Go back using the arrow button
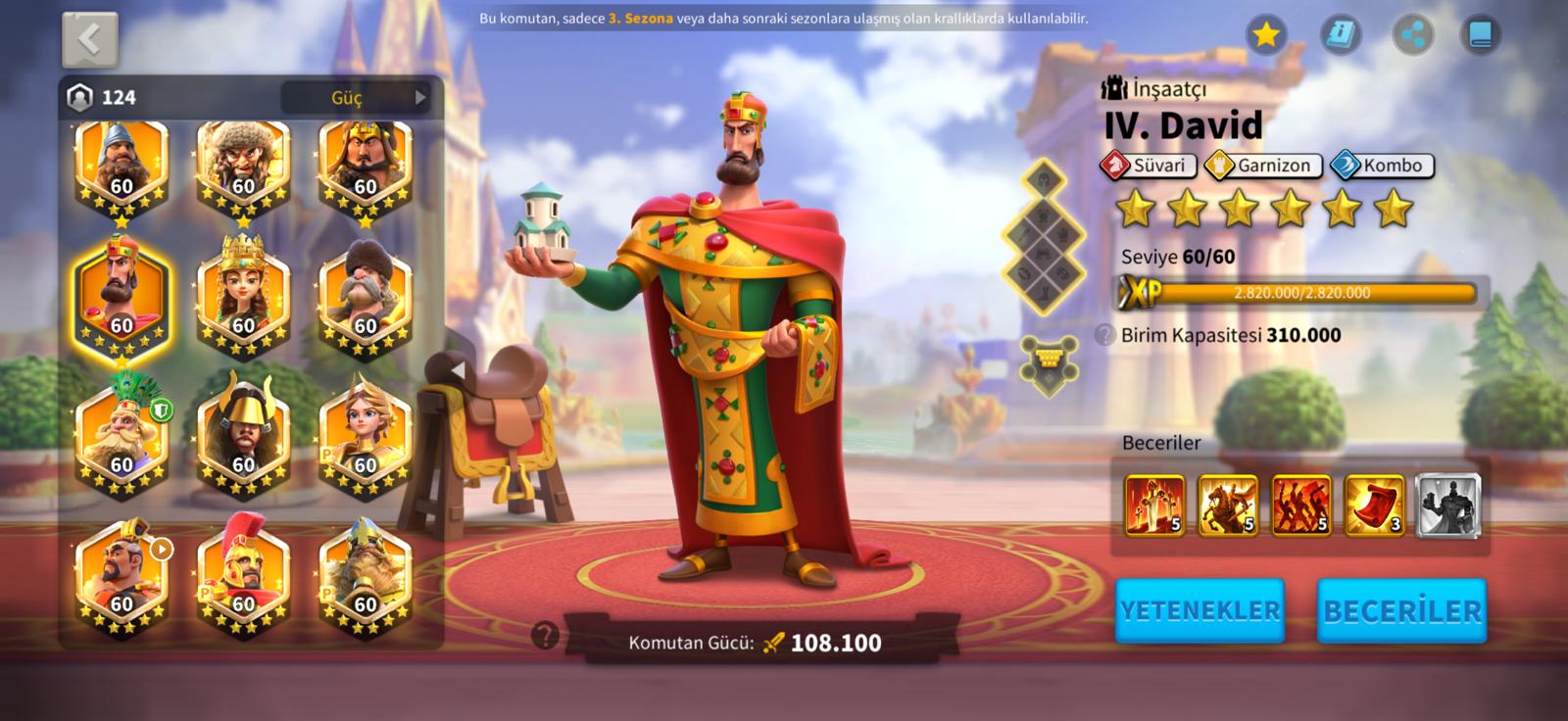1568x721 pixels. click(x=90, y=40)
